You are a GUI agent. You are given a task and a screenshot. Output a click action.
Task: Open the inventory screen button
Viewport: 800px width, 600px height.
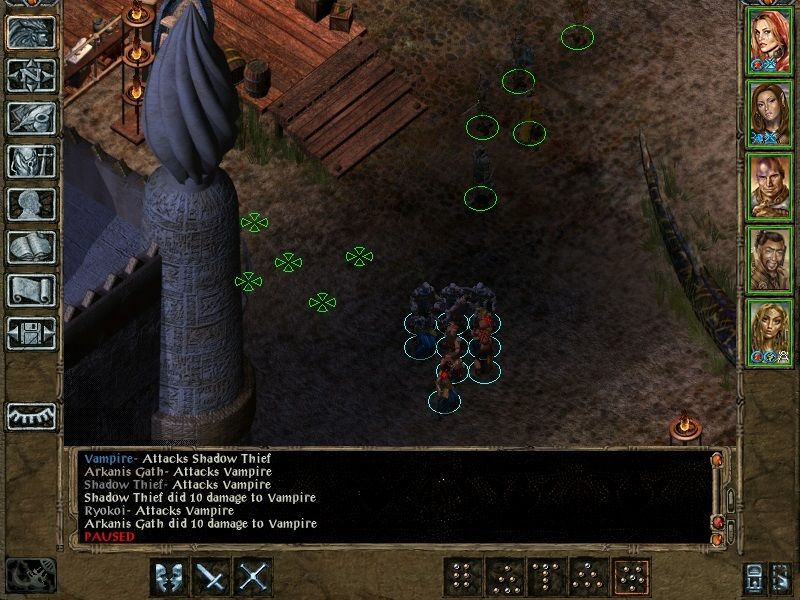click(x=32, y=161)
